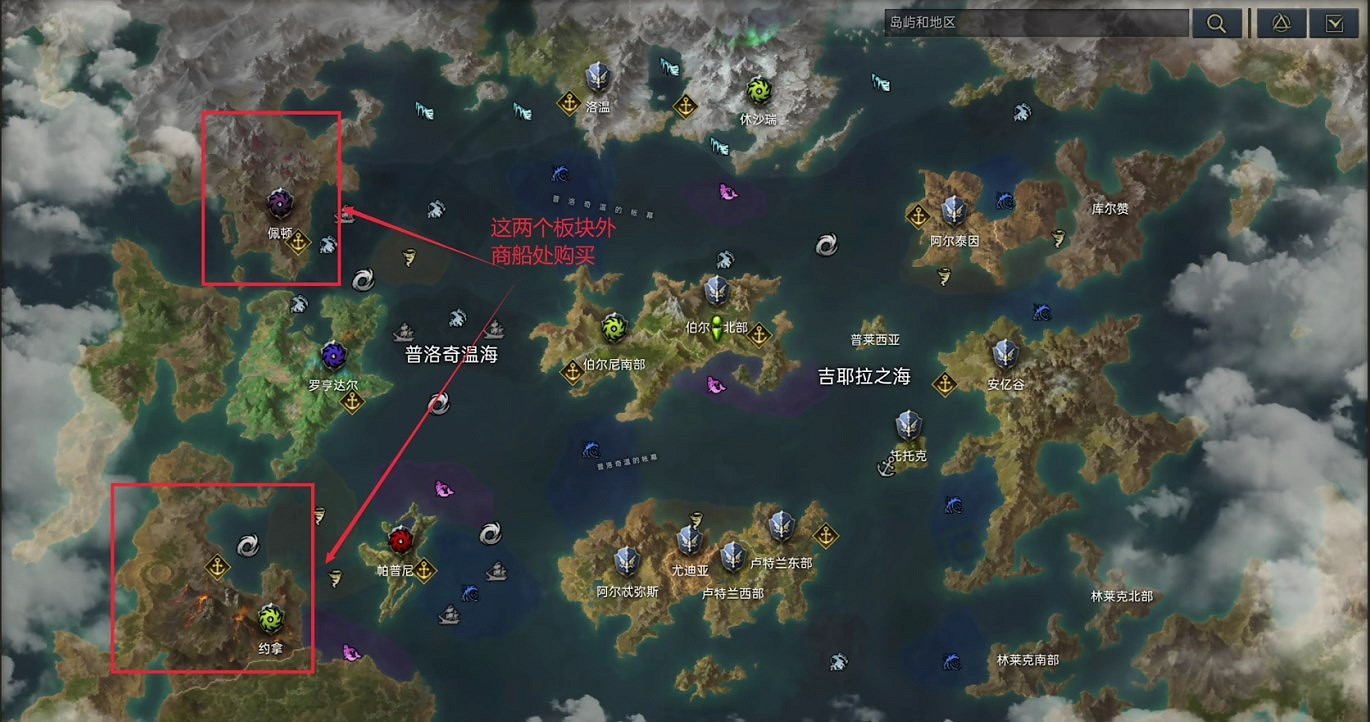Click the 岛屿和地区 search input field

pyautogui.click(x=1035, y=22)
